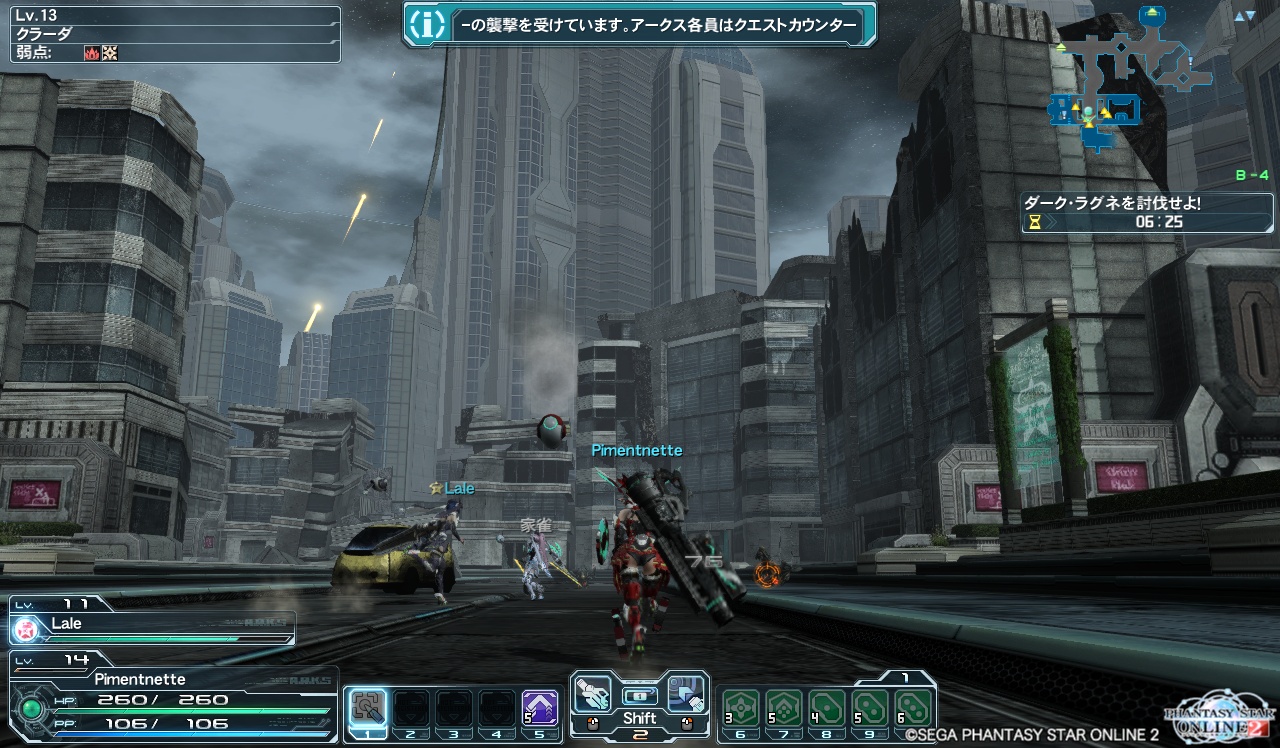Click the left-mouse launcher attack icon

click(592, 692)
